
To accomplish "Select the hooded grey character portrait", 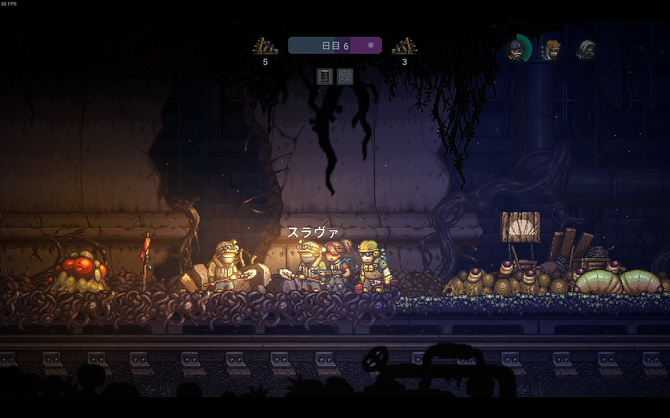I will (586, 49).
